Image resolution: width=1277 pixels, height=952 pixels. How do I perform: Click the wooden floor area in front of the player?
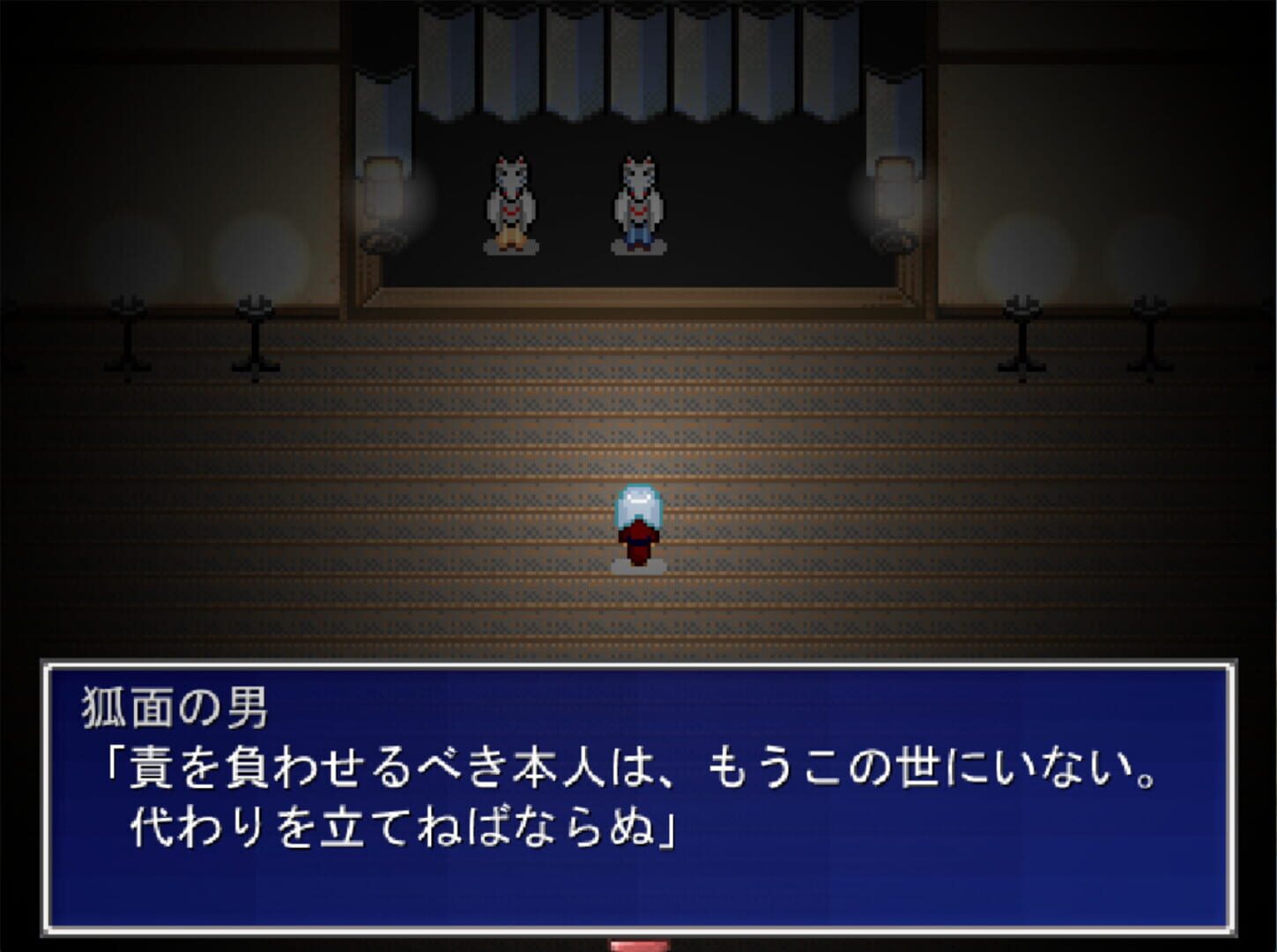(638, 608)
